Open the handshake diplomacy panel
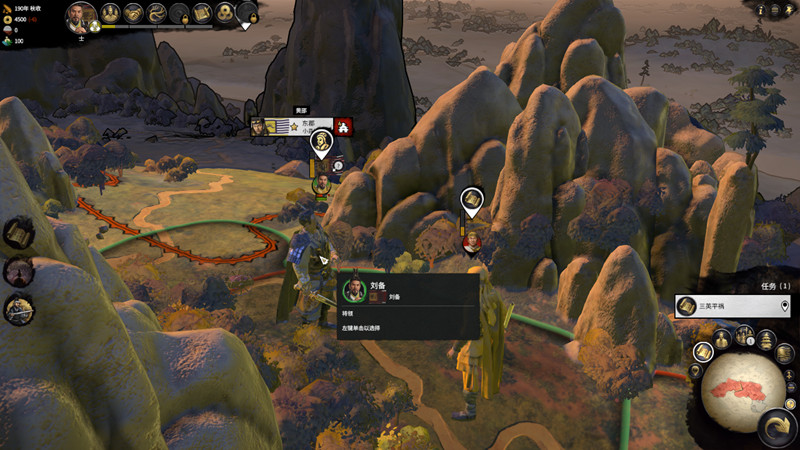The width and height of the screenshot is (800, 450). pos(133,13)
